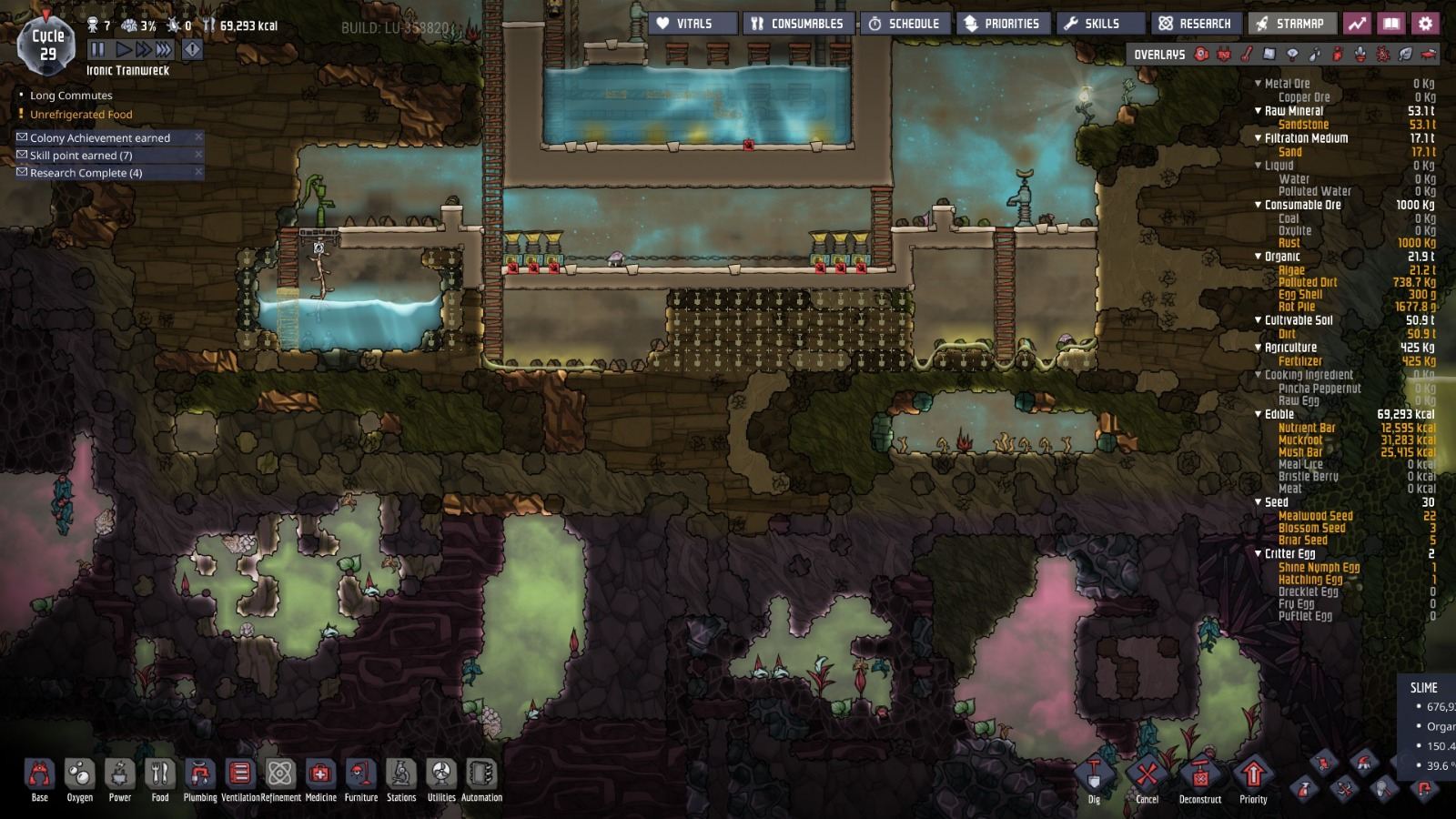Collapse the Edible resource category

[1259, 413]
